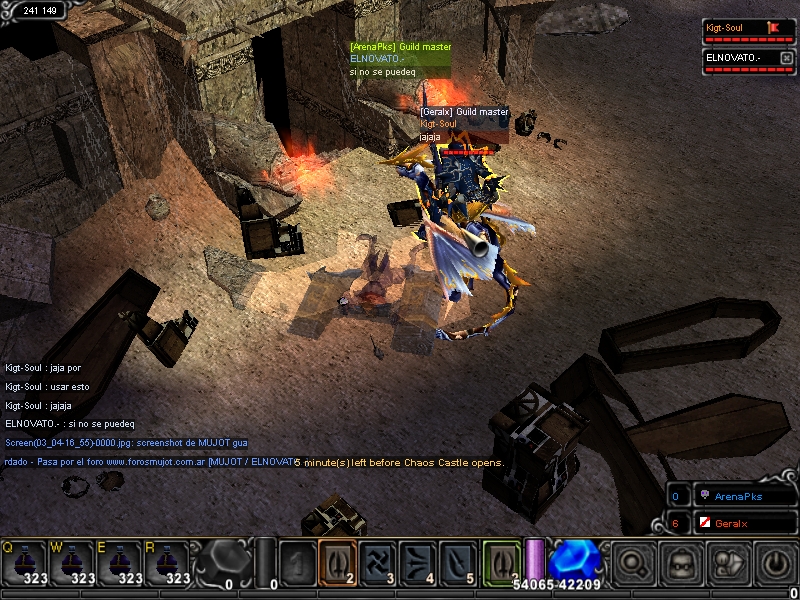Use the R potion slot

168,563
